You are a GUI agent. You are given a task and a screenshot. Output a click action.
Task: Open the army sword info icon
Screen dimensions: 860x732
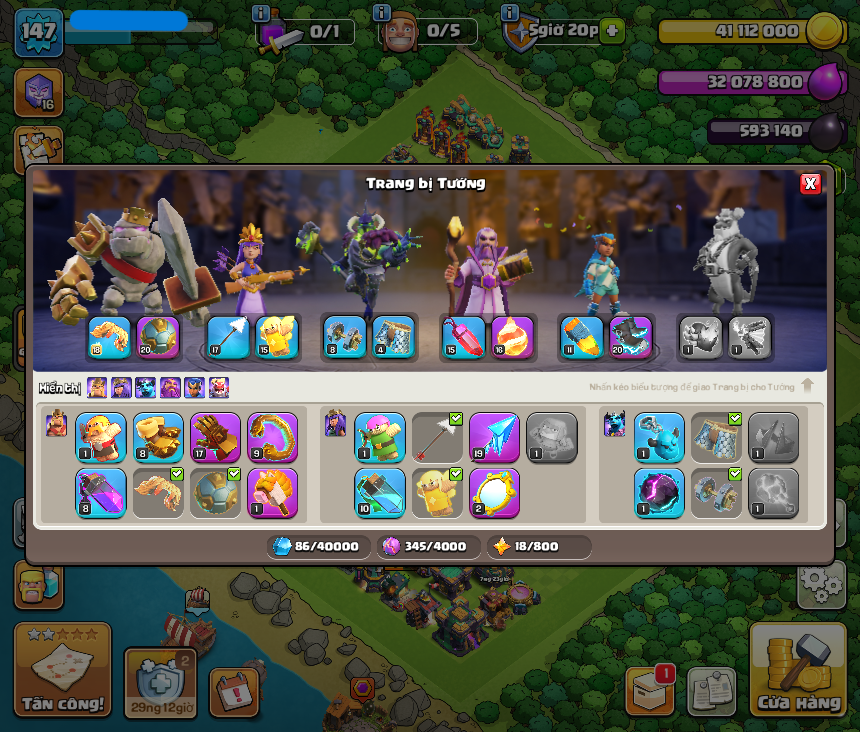click(x=261, y=13)
